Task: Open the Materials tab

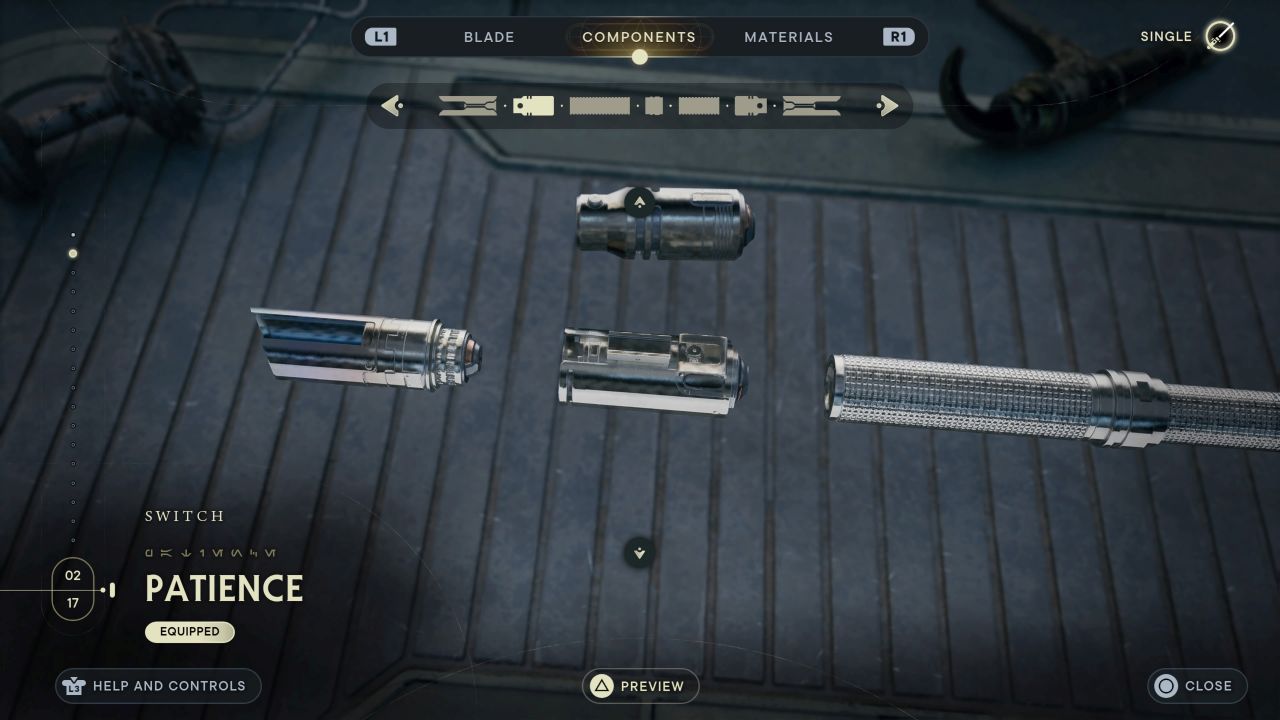Action: point(788,37)
